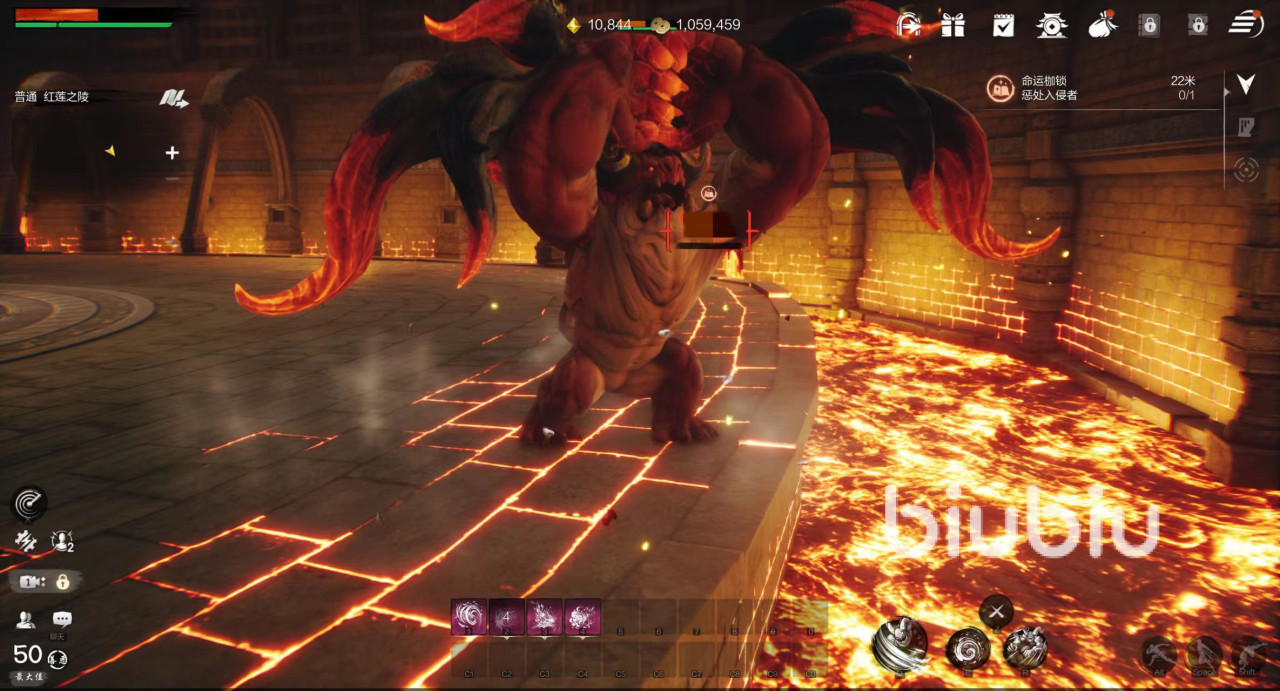Open the coin shop building icon
This screenshot has height=691, width=1280.
tap(1051, 25)
